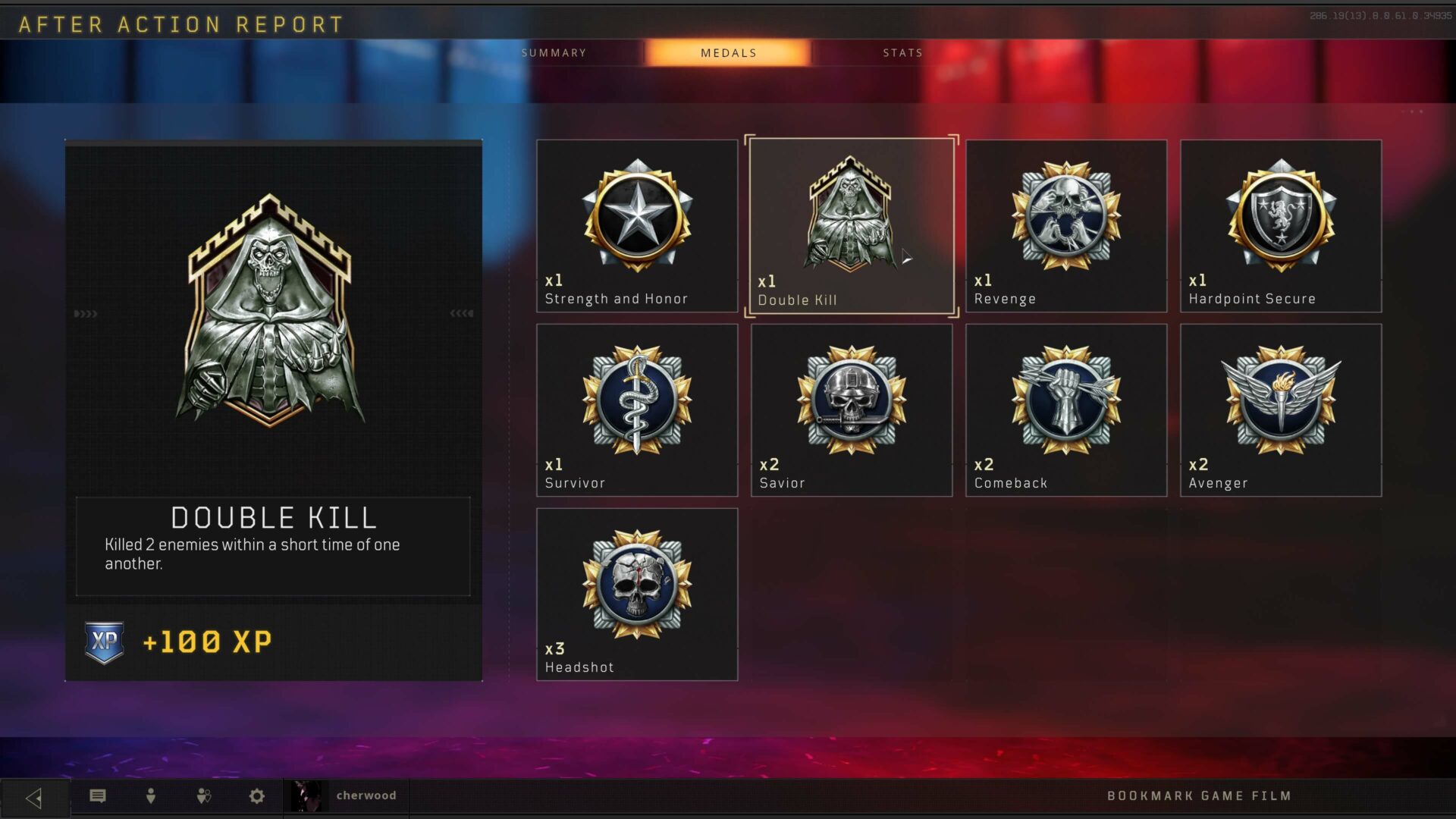Bookmark the game film
The width and height of the screenshot is (1456, 819).
coord(1199,796)
